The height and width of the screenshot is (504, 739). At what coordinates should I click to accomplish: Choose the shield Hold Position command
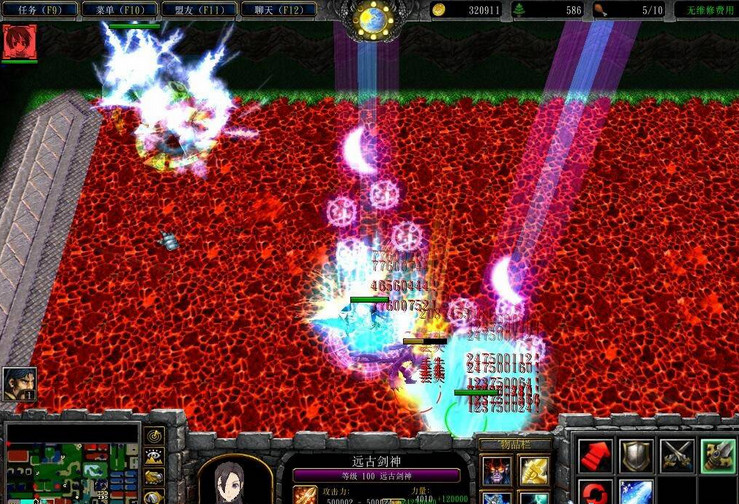tap(636, 455)
